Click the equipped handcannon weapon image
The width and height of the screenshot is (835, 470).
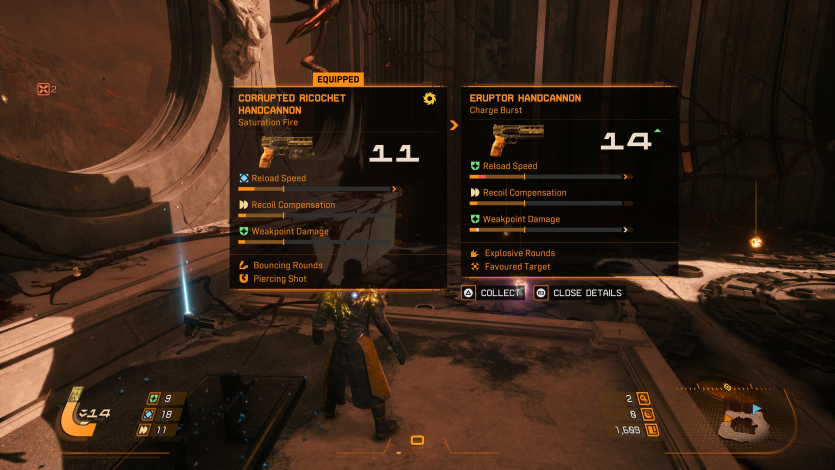click(286, 152)
